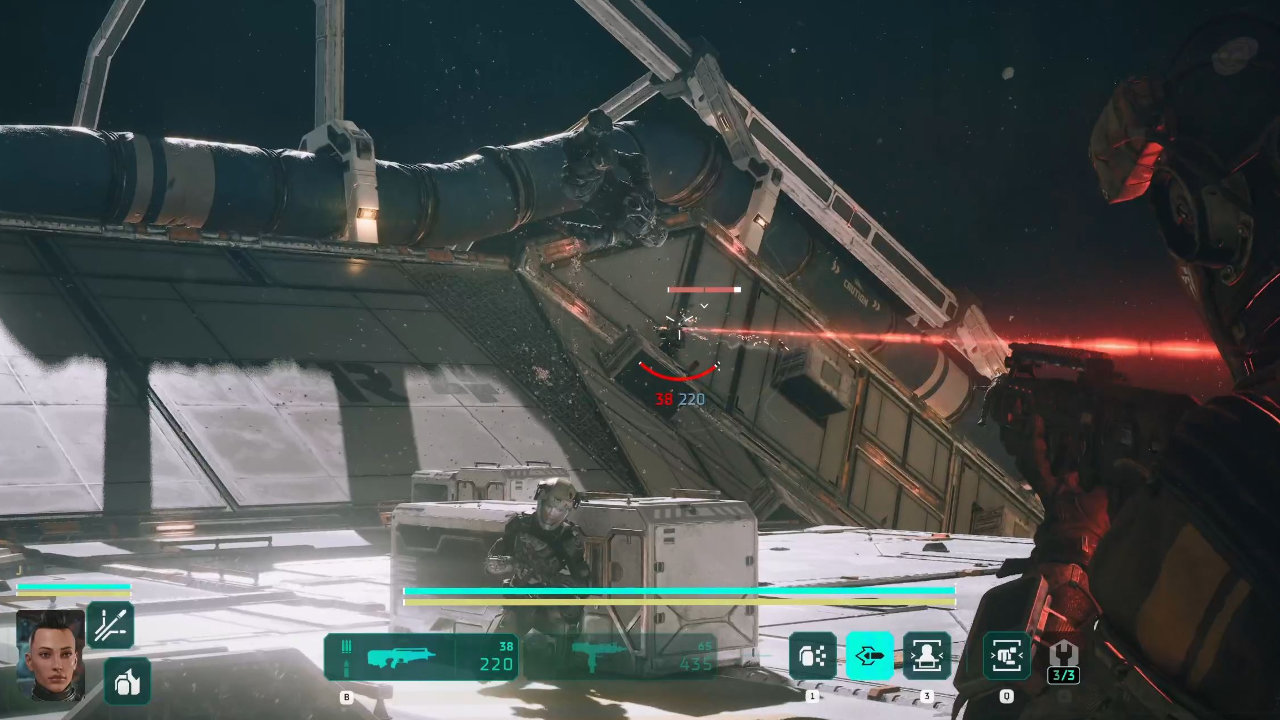Choose the primary assault rifle weapon slot
The image size is (1280, 720).
click(421, 657)
